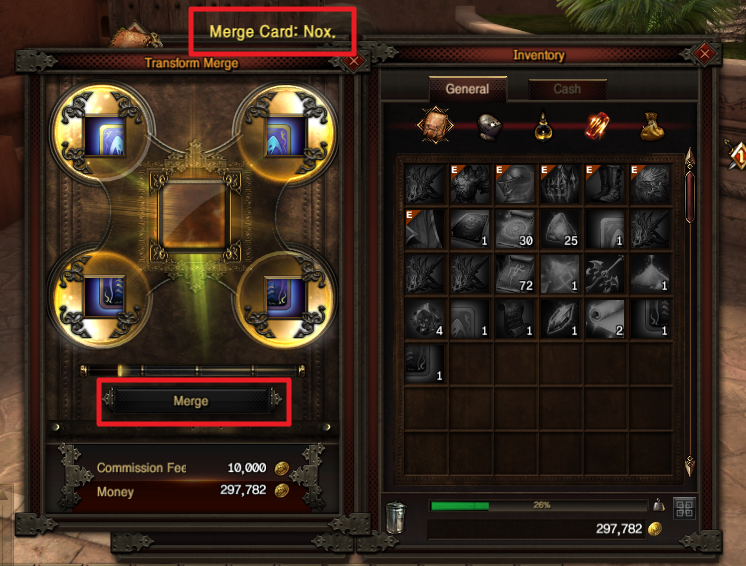Select the item stack of 25
Image resolution: width=746 pixels, height=566 pixels.
tap(561, 229)
